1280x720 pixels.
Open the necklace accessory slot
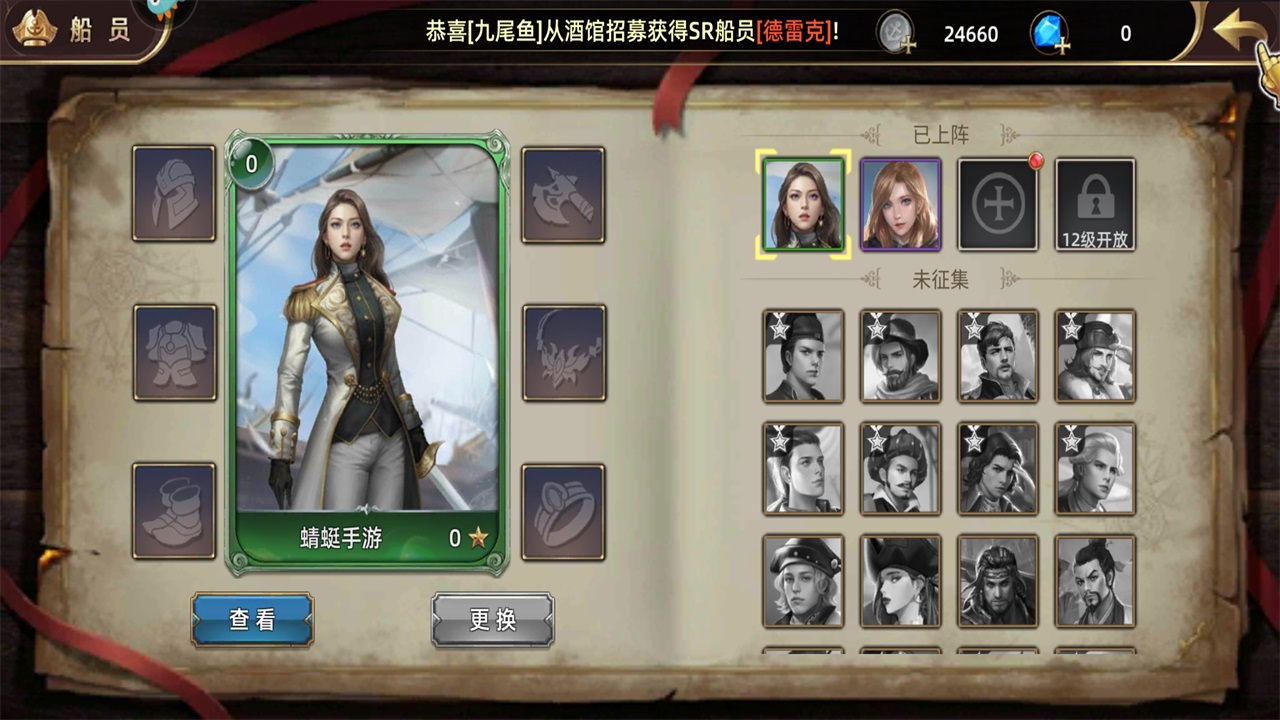tap(563, 353)
